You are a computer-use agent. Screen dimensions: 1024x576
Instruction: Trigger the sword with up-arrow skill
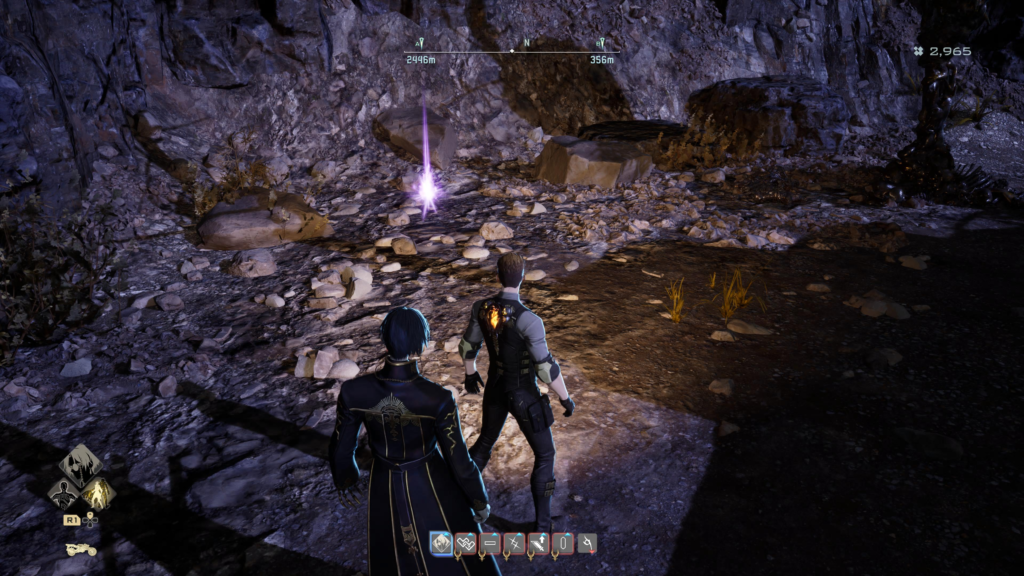click(x=538, y=543)
